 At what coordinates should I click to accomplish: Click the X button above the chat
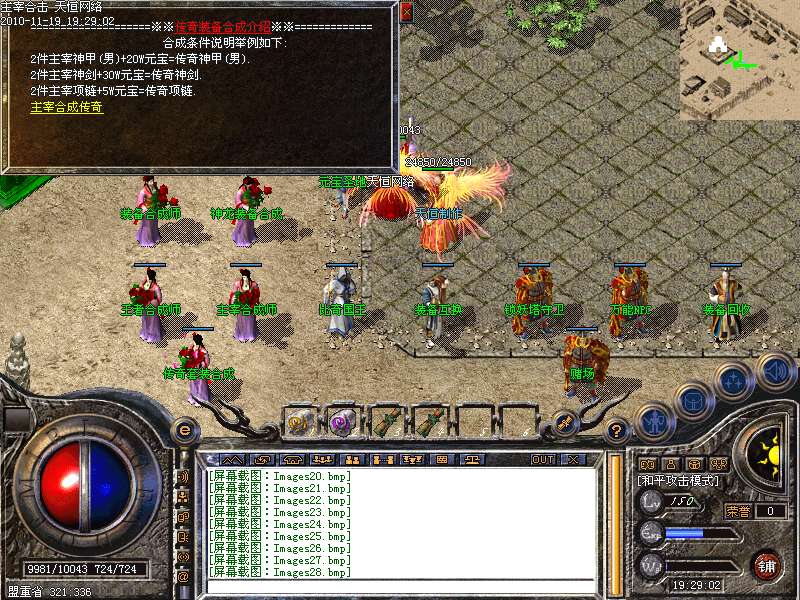click(x=573, y=459)
